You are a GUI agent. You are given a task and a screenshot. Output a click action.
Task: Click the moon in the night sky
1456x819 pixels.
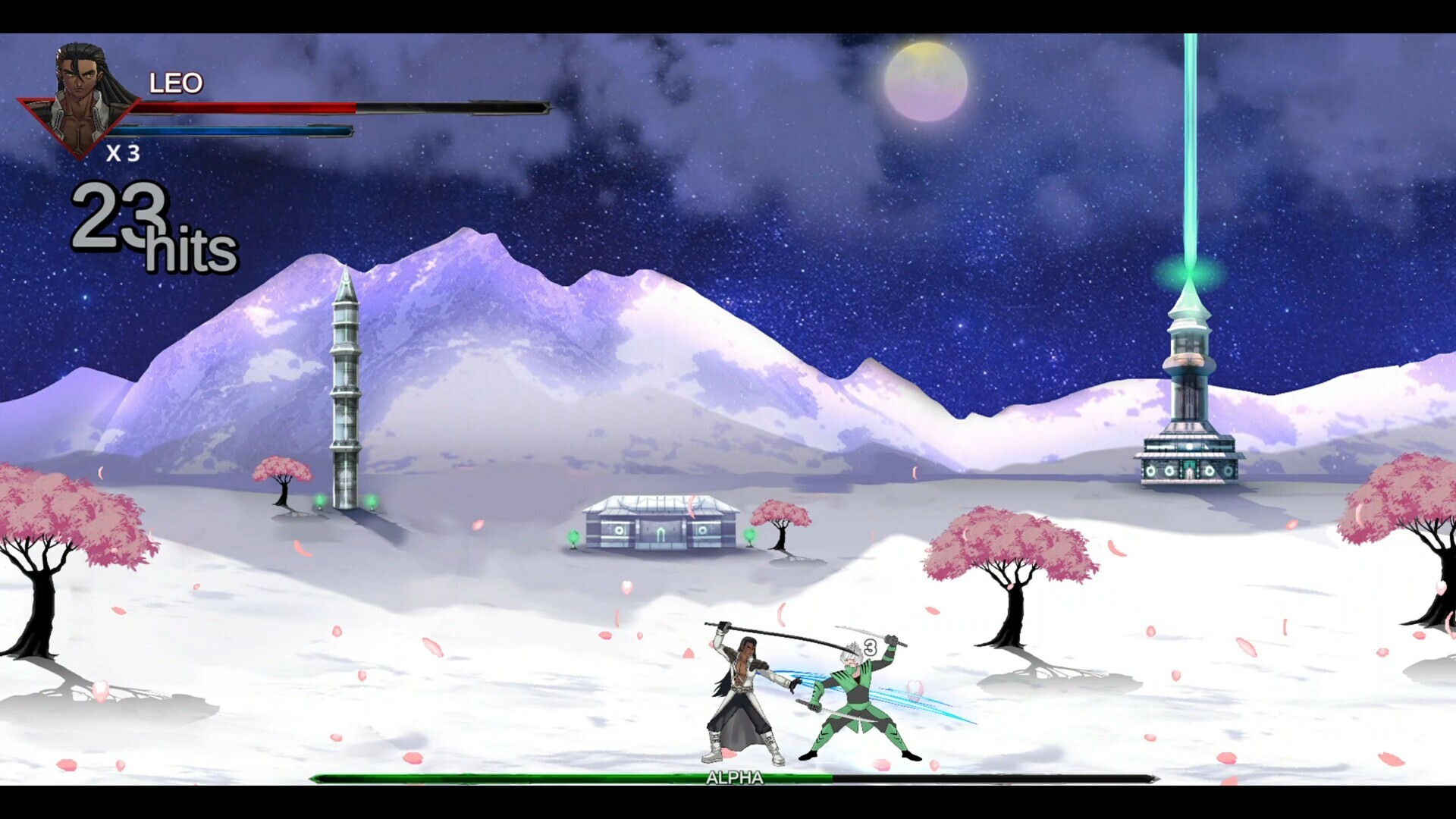click(927, 81)
